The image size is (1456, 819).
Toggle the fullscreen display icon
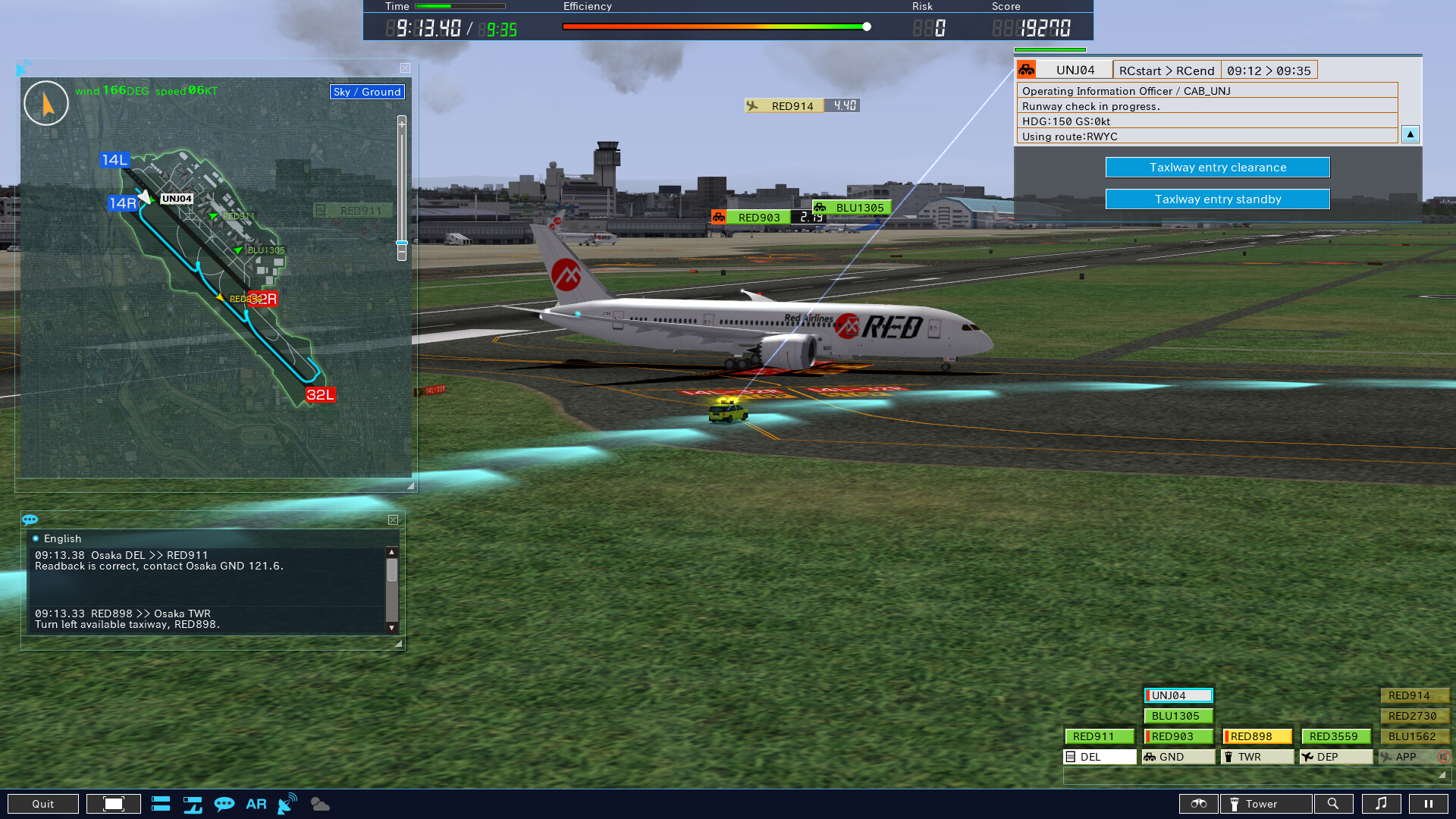click(114, 803)
